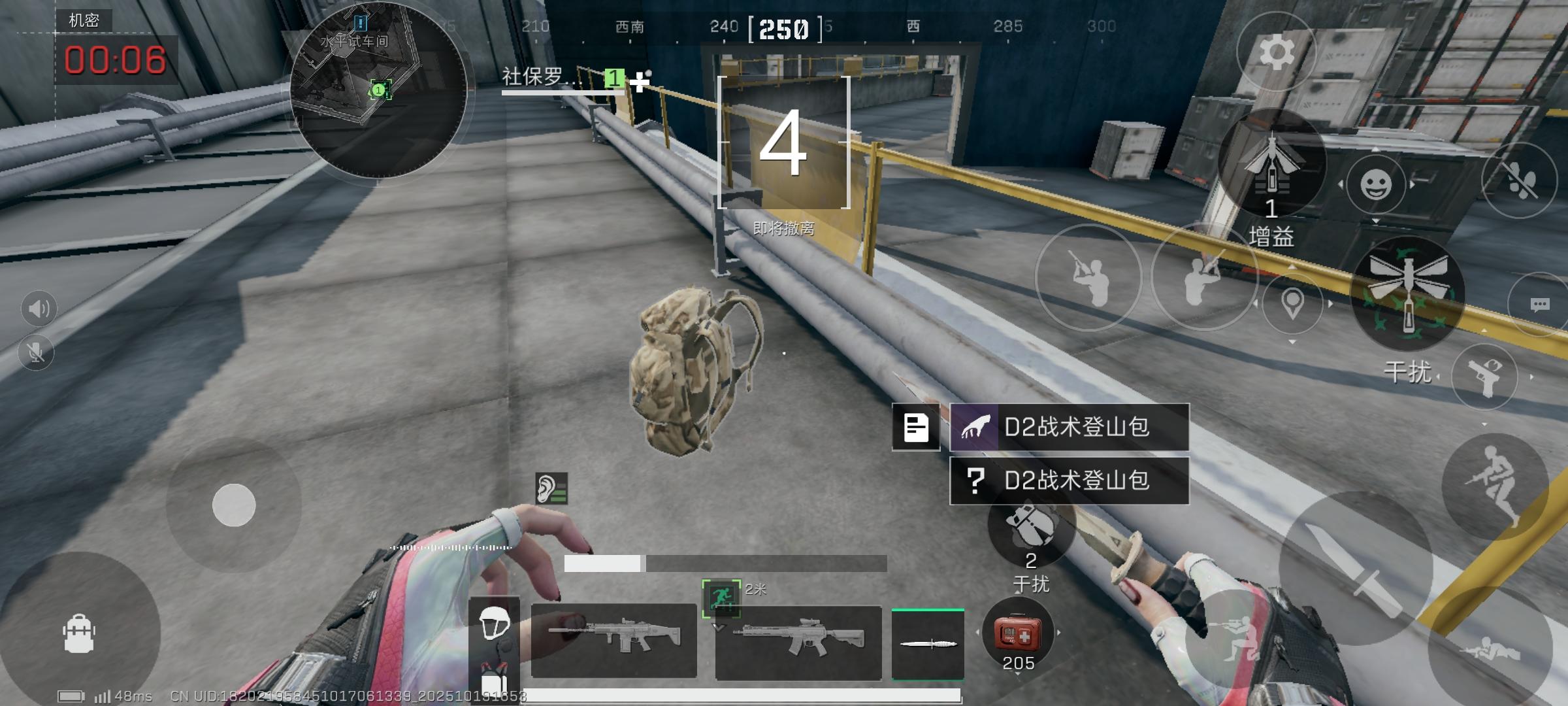The image size is (1568, 706).
Task: Toggle the microphone mute
Action: coord(37,352)
